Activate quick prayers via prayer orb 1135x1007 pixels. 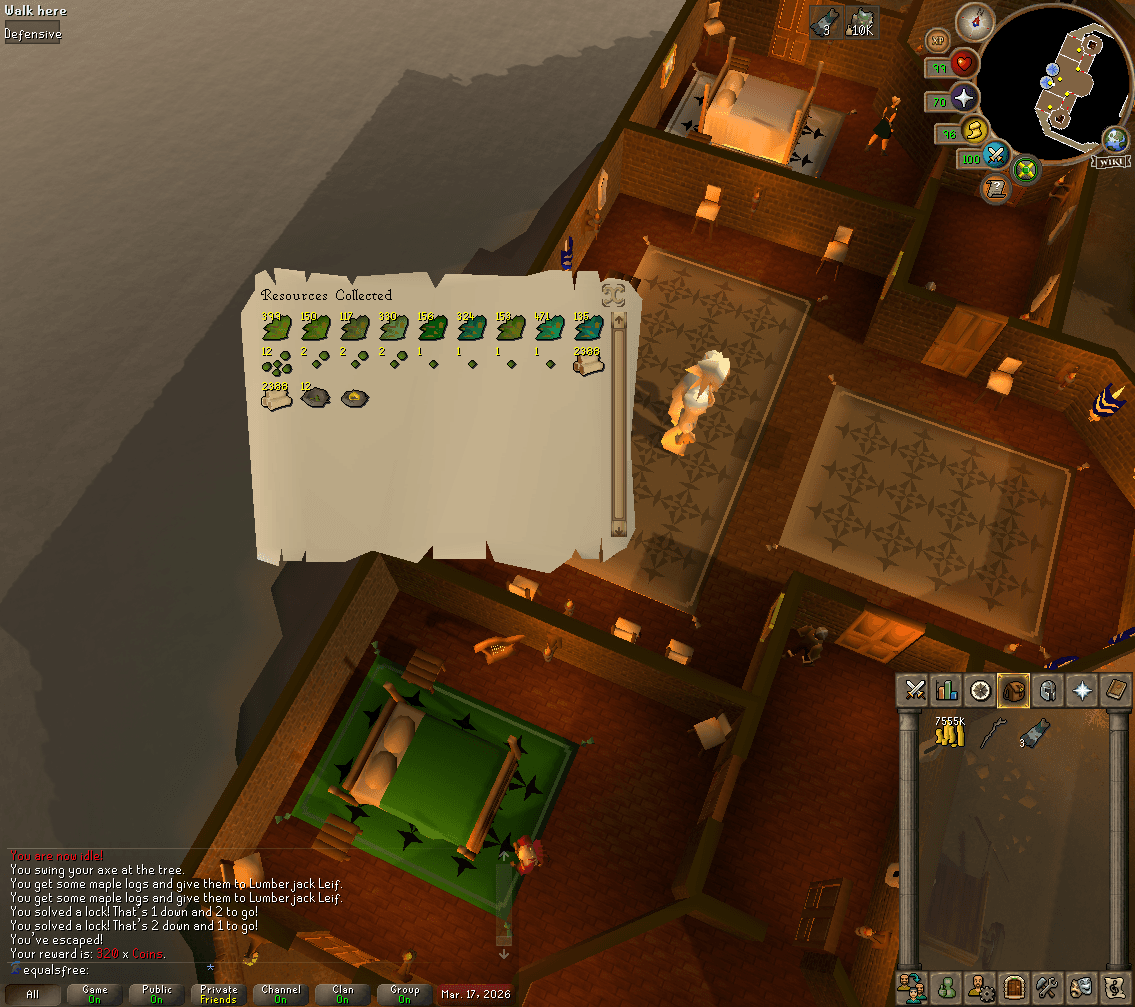(965, 98)
